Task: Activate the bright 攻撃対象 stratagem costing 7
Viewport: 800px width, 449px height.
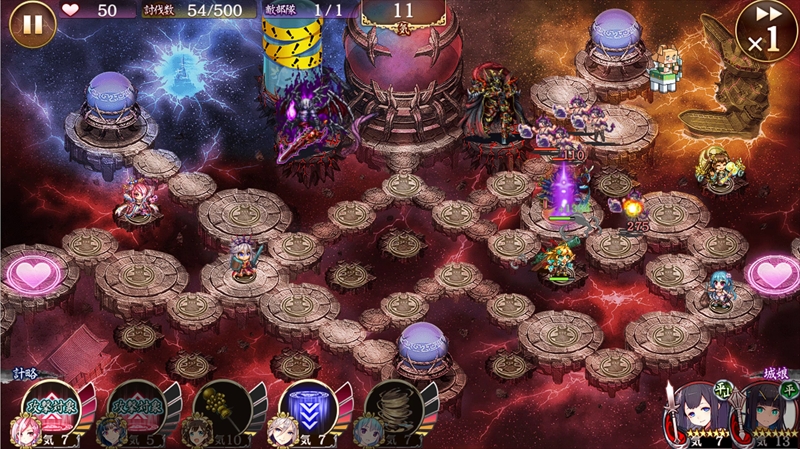Action: pos(51,411)
